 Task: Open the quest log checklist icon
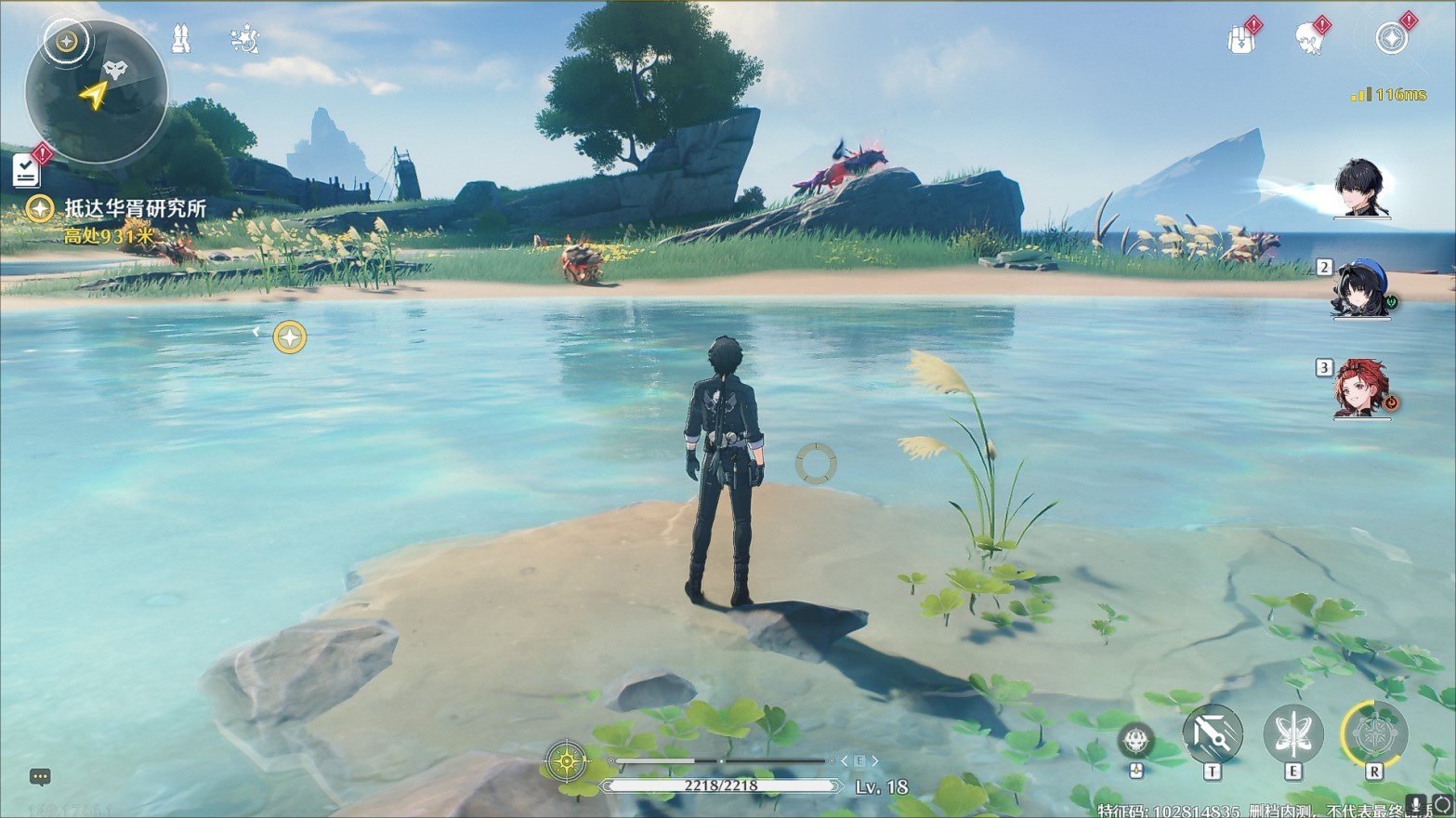[x=26, y=170]
